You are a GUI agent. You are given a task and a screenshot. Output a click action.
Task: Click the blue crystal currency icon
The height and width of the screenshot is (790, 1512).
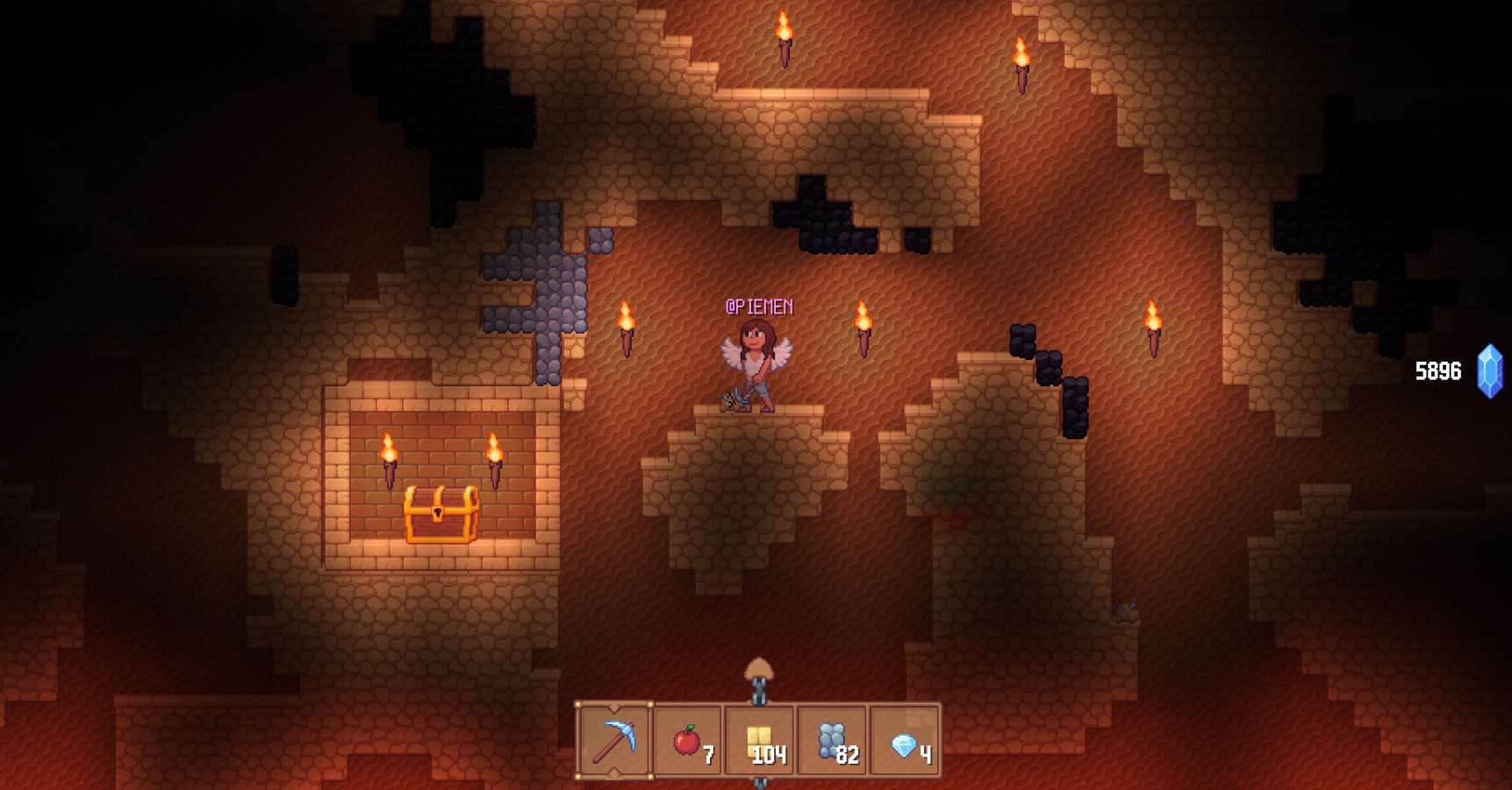[x=1489, y=371]
